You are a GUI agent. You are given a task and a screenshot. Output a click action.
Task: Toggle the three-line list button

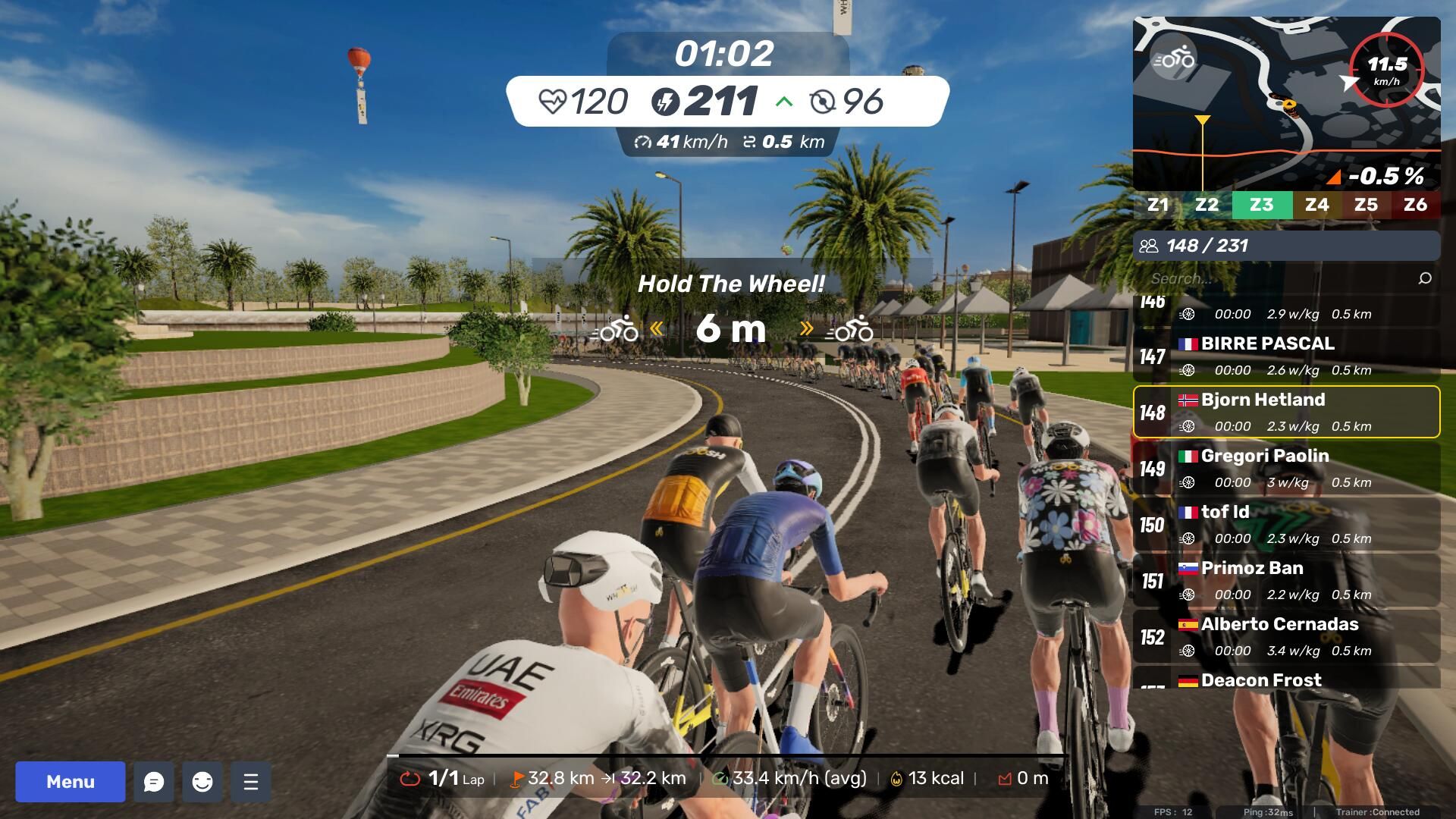pyautogui.click(x=251, y=782)
